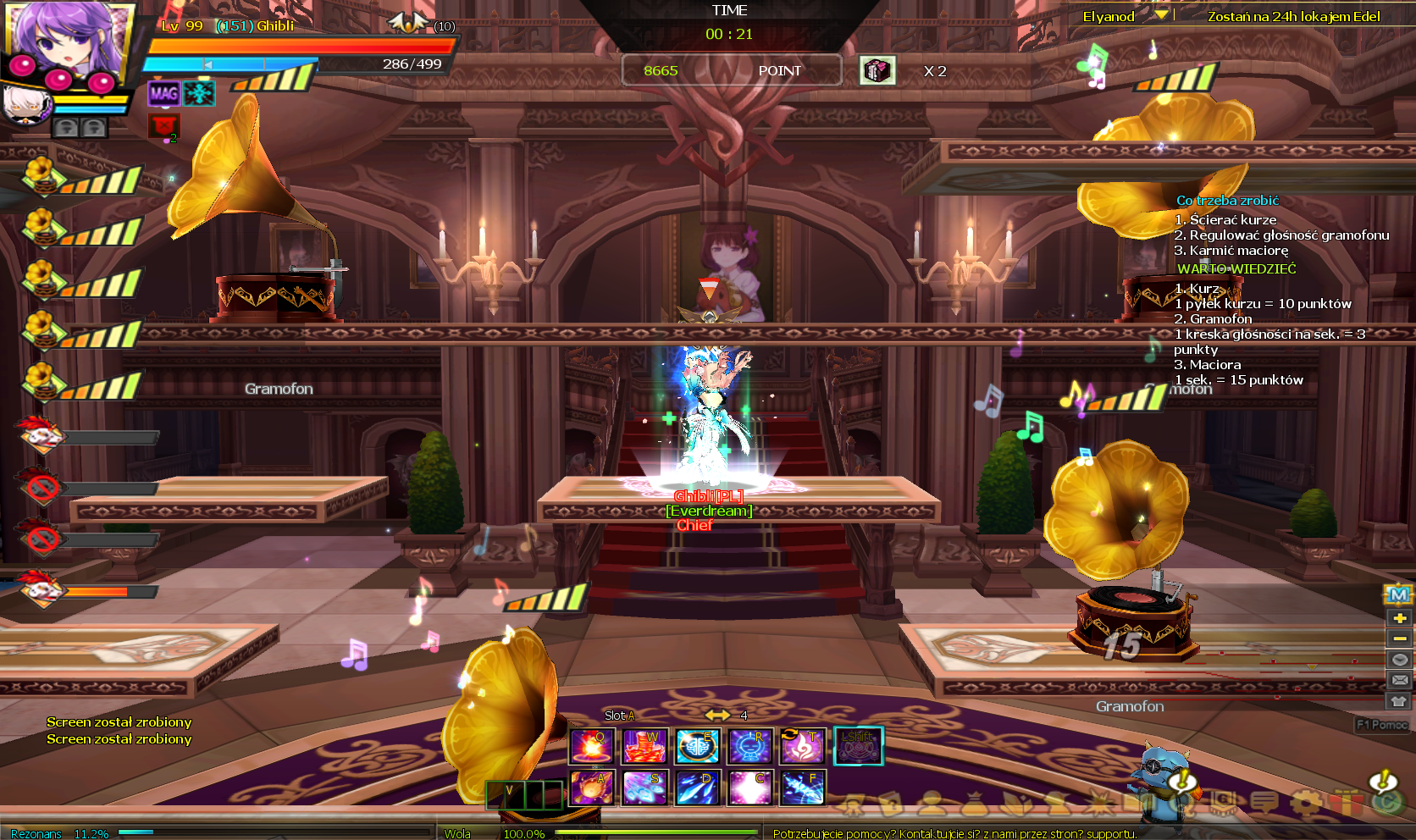Viewport: 1416px width, 840px height.
Task: Trigger the blue brain emblem skill on E
Action: (698, 746)
